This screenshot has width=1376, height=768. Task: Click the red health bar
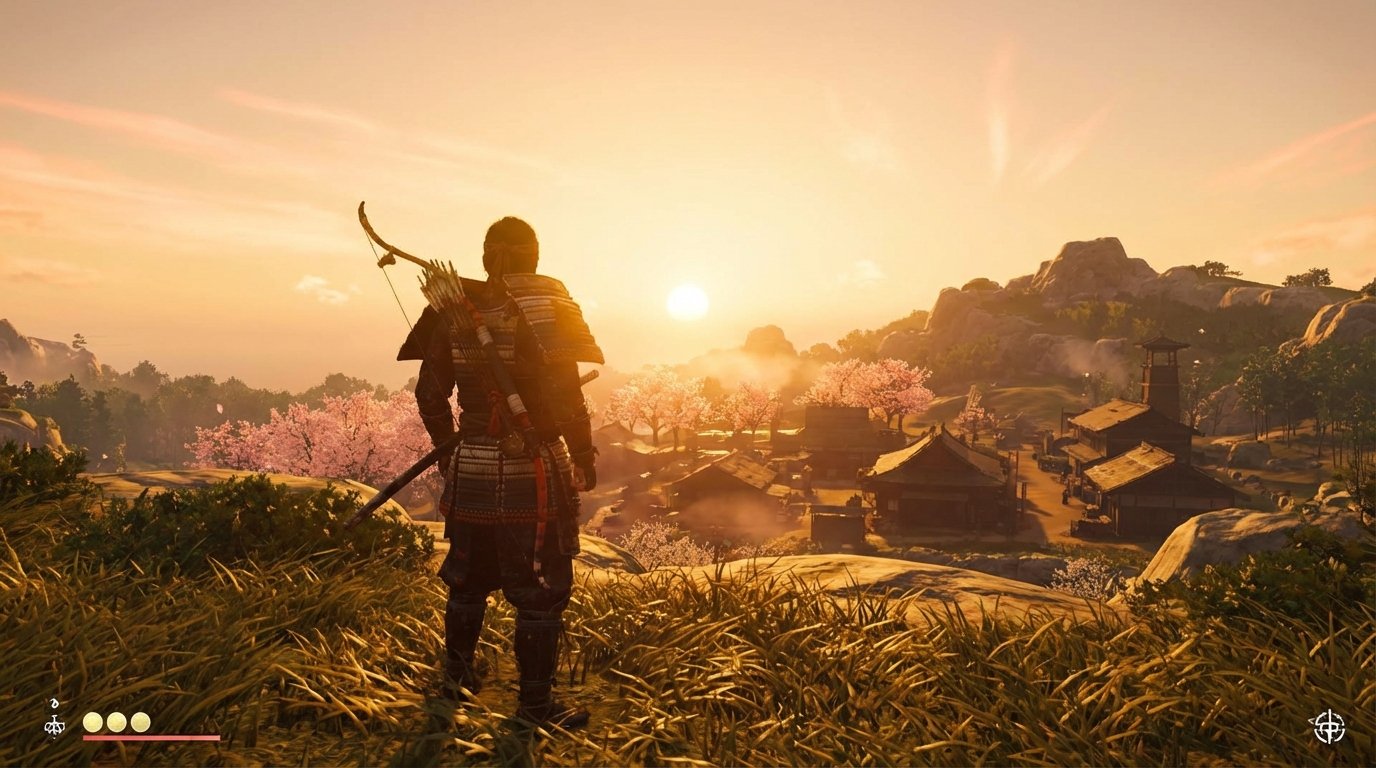coord(150,737)
